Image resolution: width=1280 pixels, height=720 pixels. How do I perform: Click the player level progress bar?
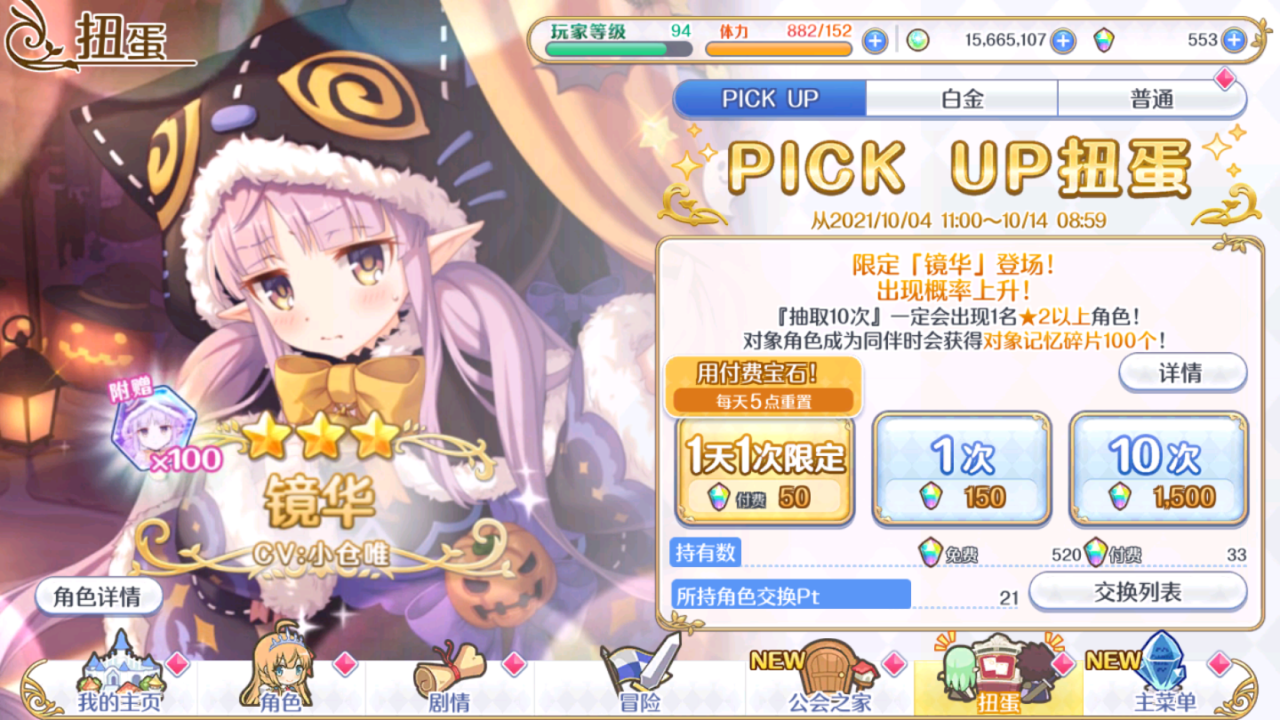click(618, 46)
